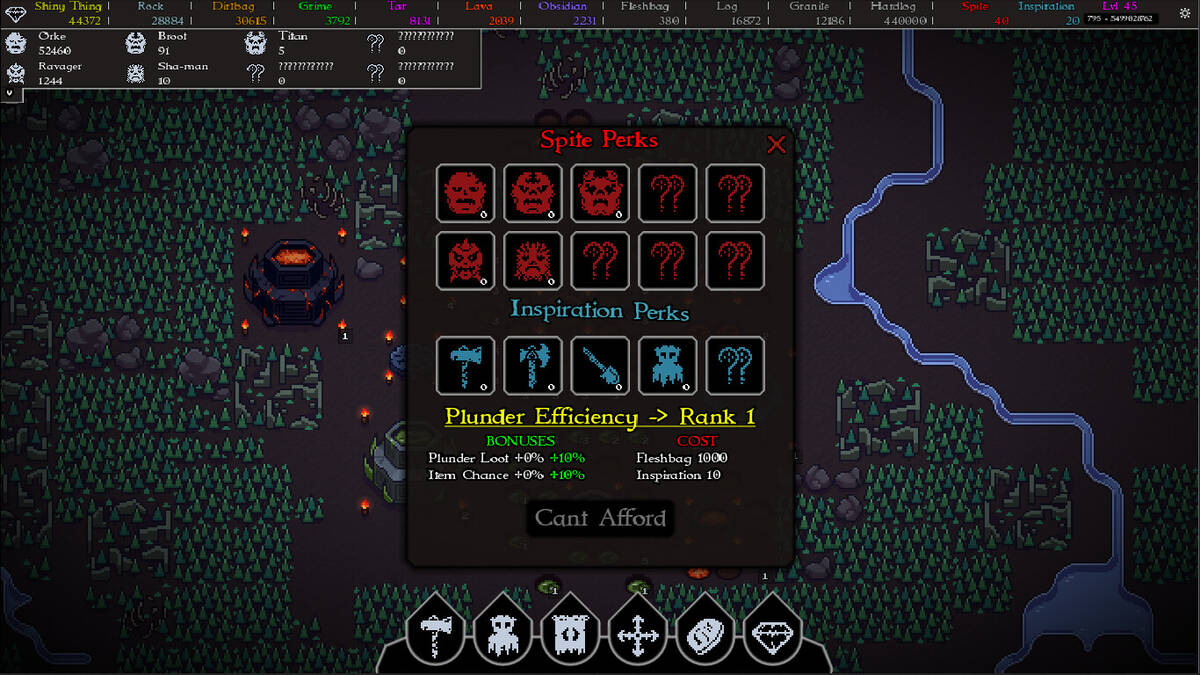Activate the four-way arrows button in bottom bar
Viewport: 1200px width, 675px height.
tap(637, 632)
